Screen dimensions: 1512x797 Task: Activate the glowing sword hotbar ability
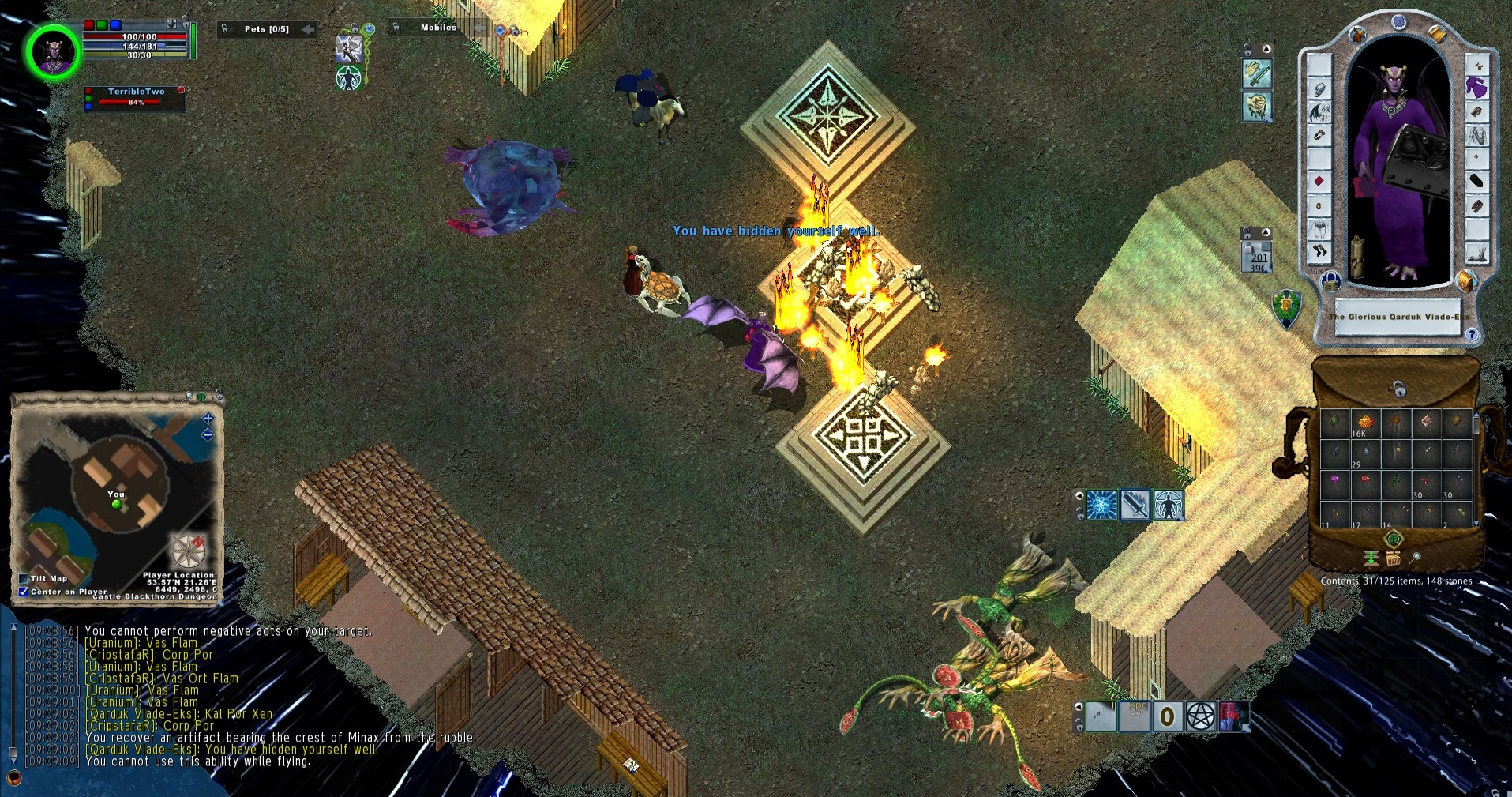(x=1135, y=505)
